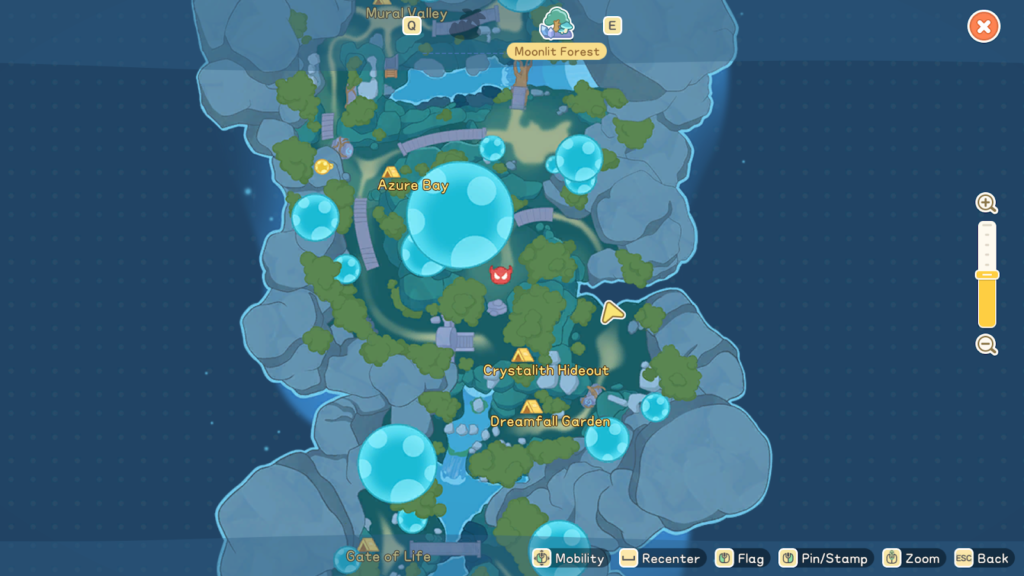The height and width of the screenshot is (576, 1024).
Task: Open the Mobility option
Action: pyautogui.click(x=569, y=558)
